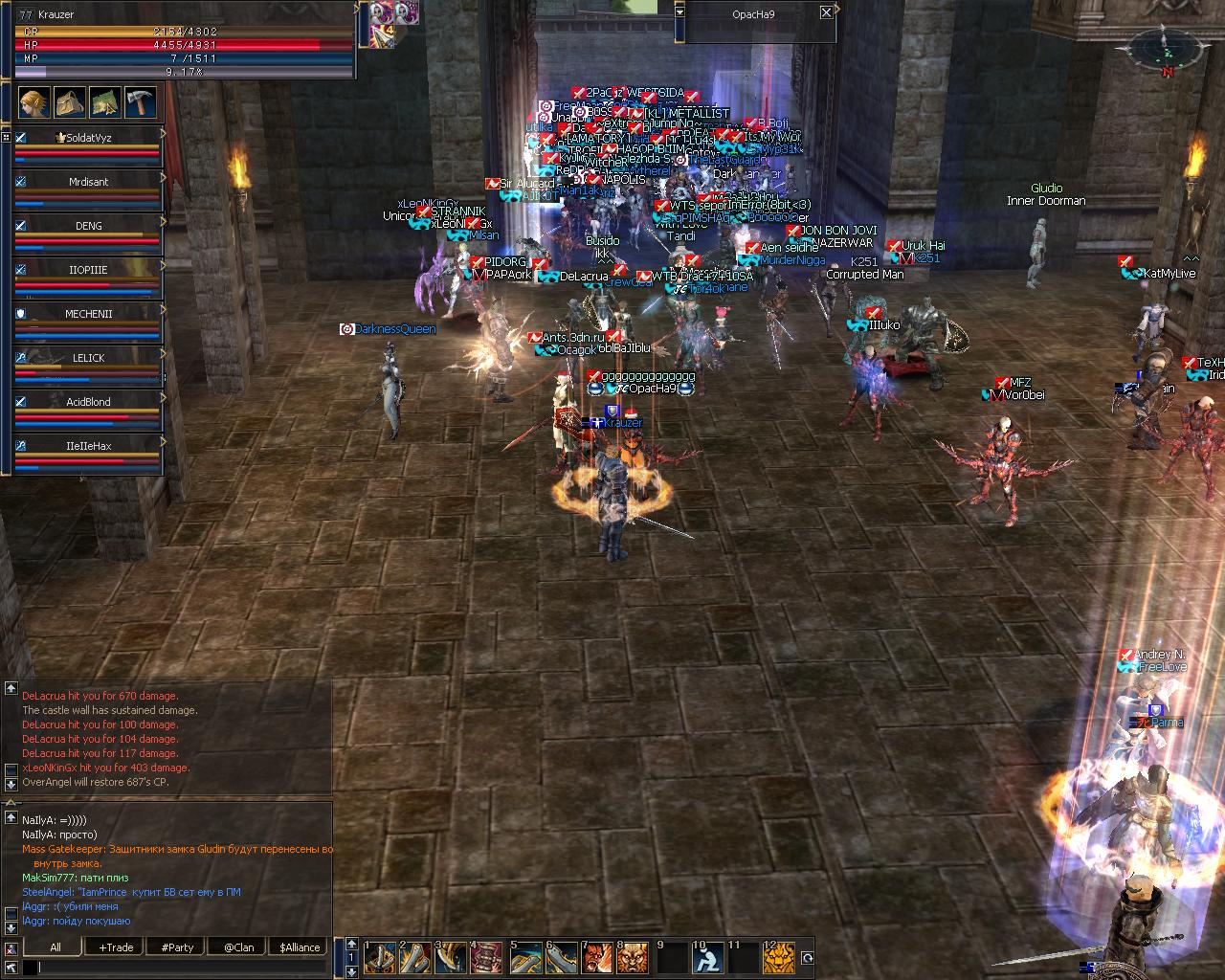Viewport: 1225px width, 980px height.
Task: Open the map icon
Action: click(104, 101)
